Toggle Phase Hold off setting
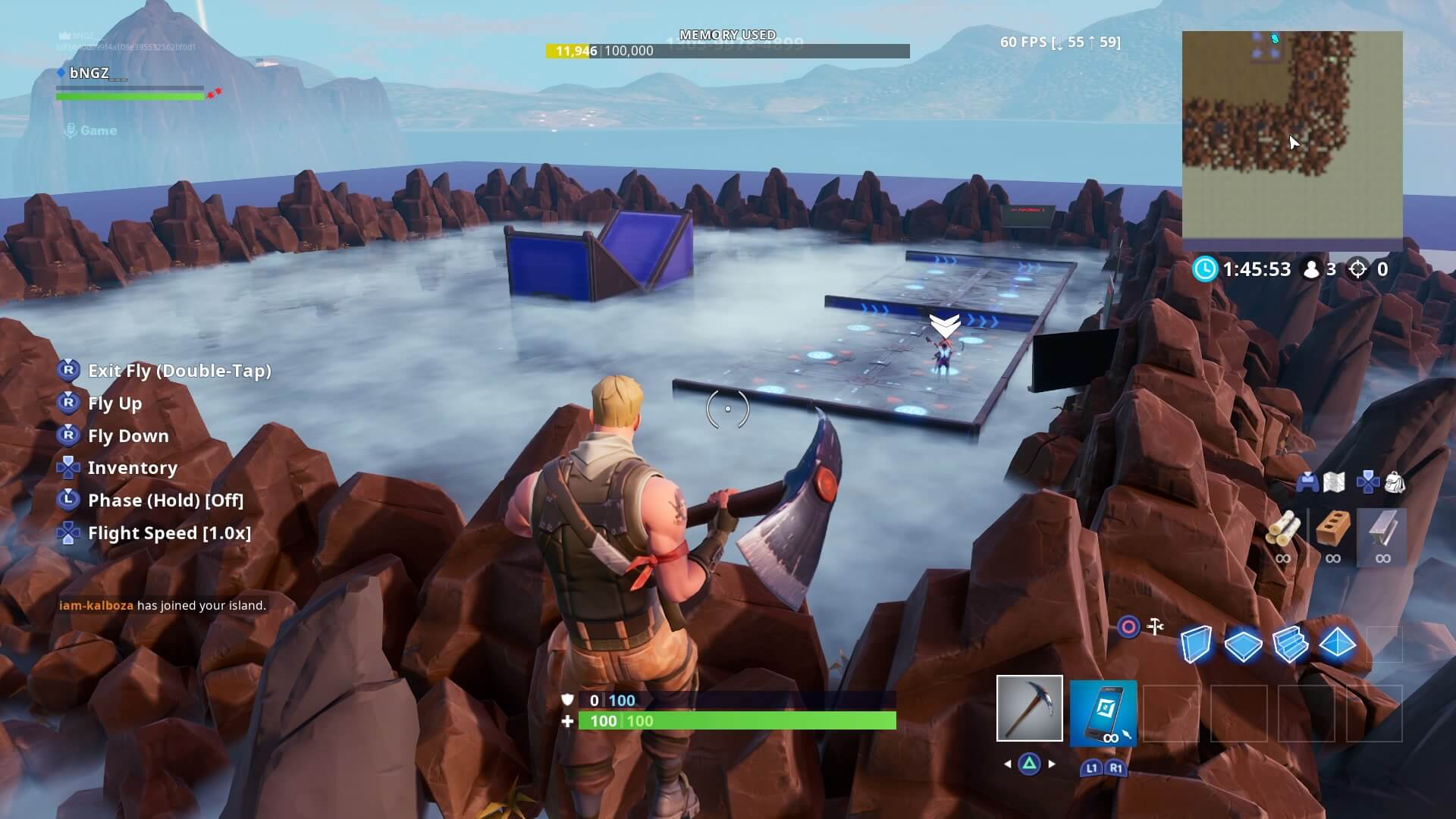This screenshot has height=819, width=1456. click(165, 500)
